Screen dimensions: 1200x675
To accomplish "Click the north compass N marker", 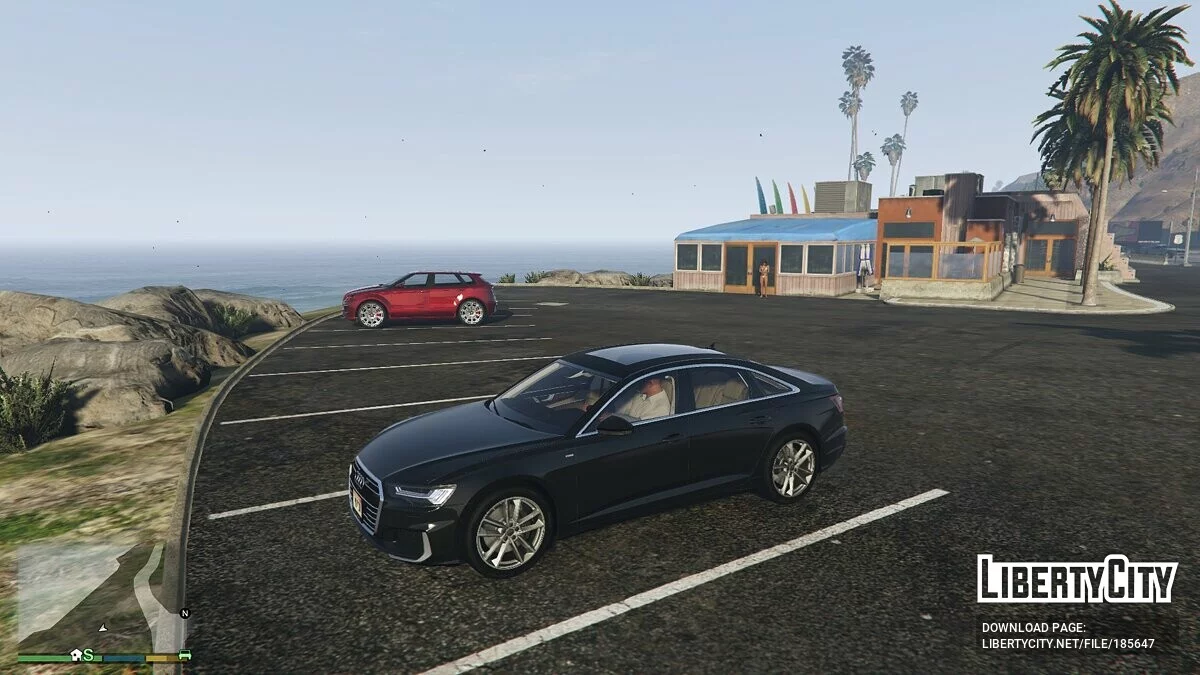I will [x=184, y=613].
